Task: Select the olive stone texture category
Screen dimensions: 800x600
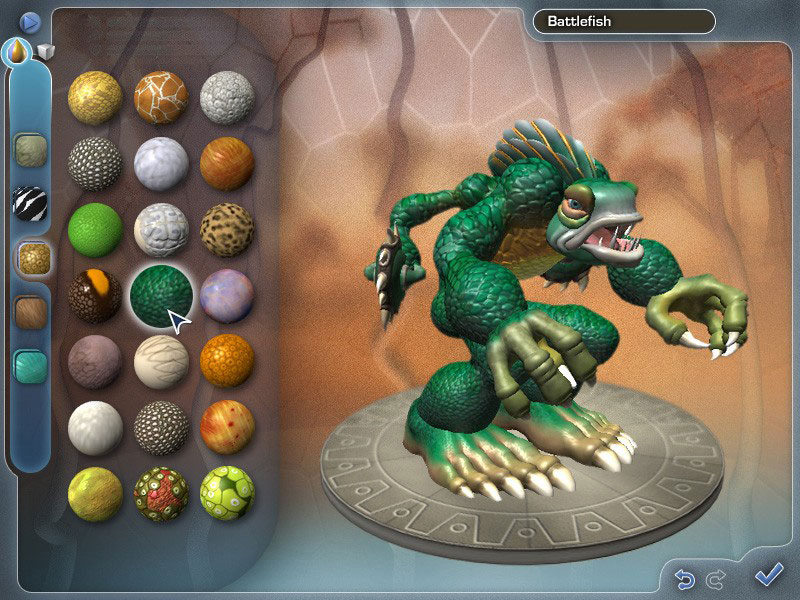Action: click(x=30, y=150)
